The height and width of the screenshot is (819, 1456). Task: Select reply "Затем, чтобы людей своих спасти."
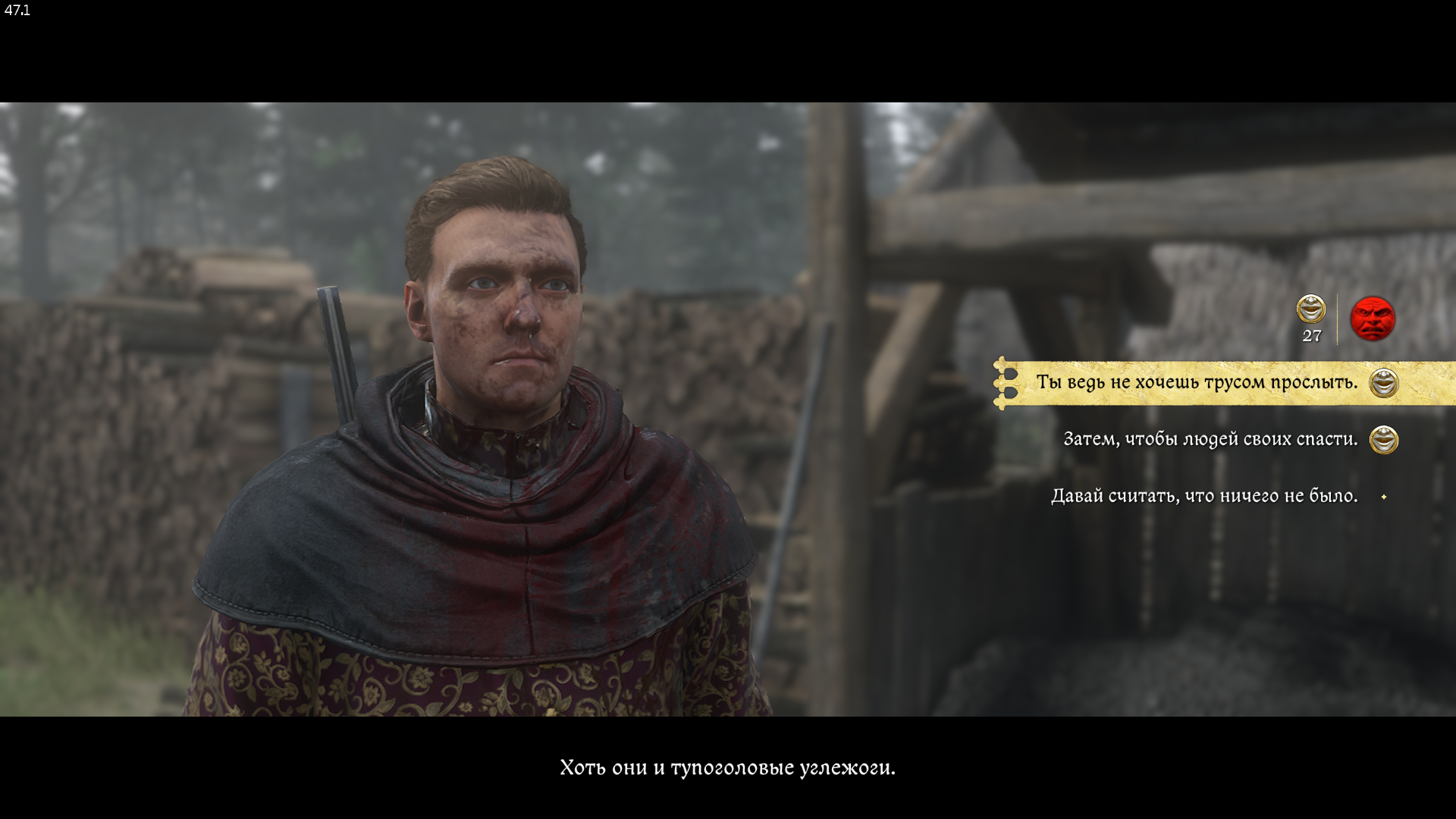pos(1210,439)
